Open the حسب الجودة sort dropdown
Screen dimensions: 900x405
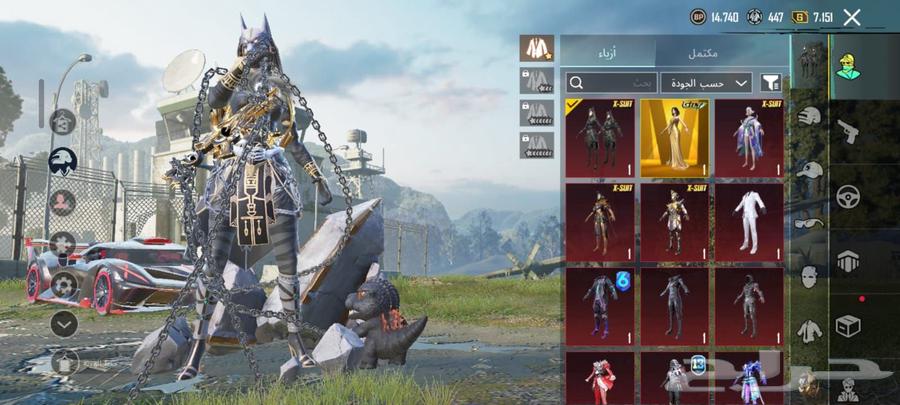tap(706, 83)
